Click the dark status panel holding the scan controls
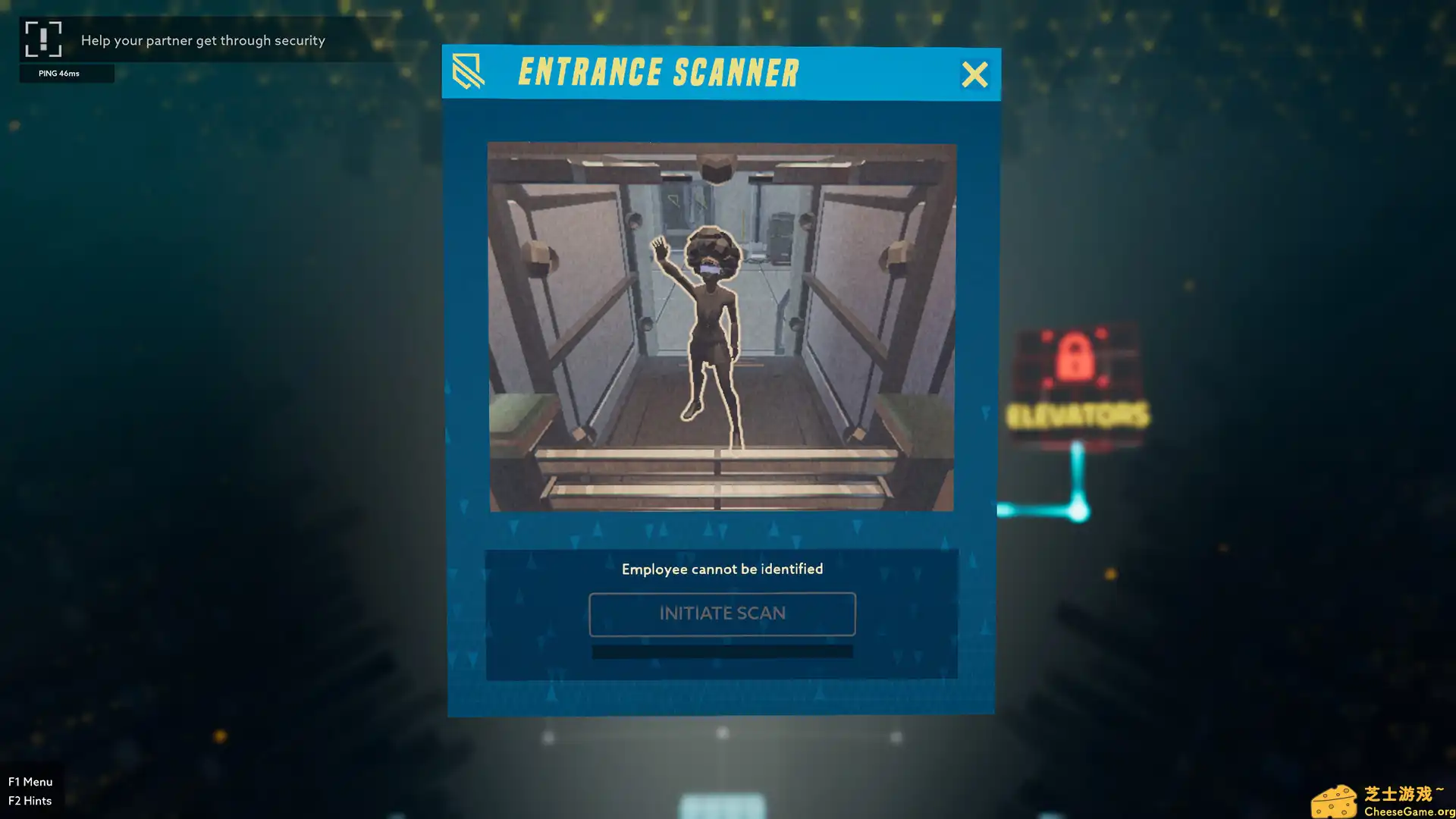Screen dimensions: 1456x819 [x=721, y=614]
